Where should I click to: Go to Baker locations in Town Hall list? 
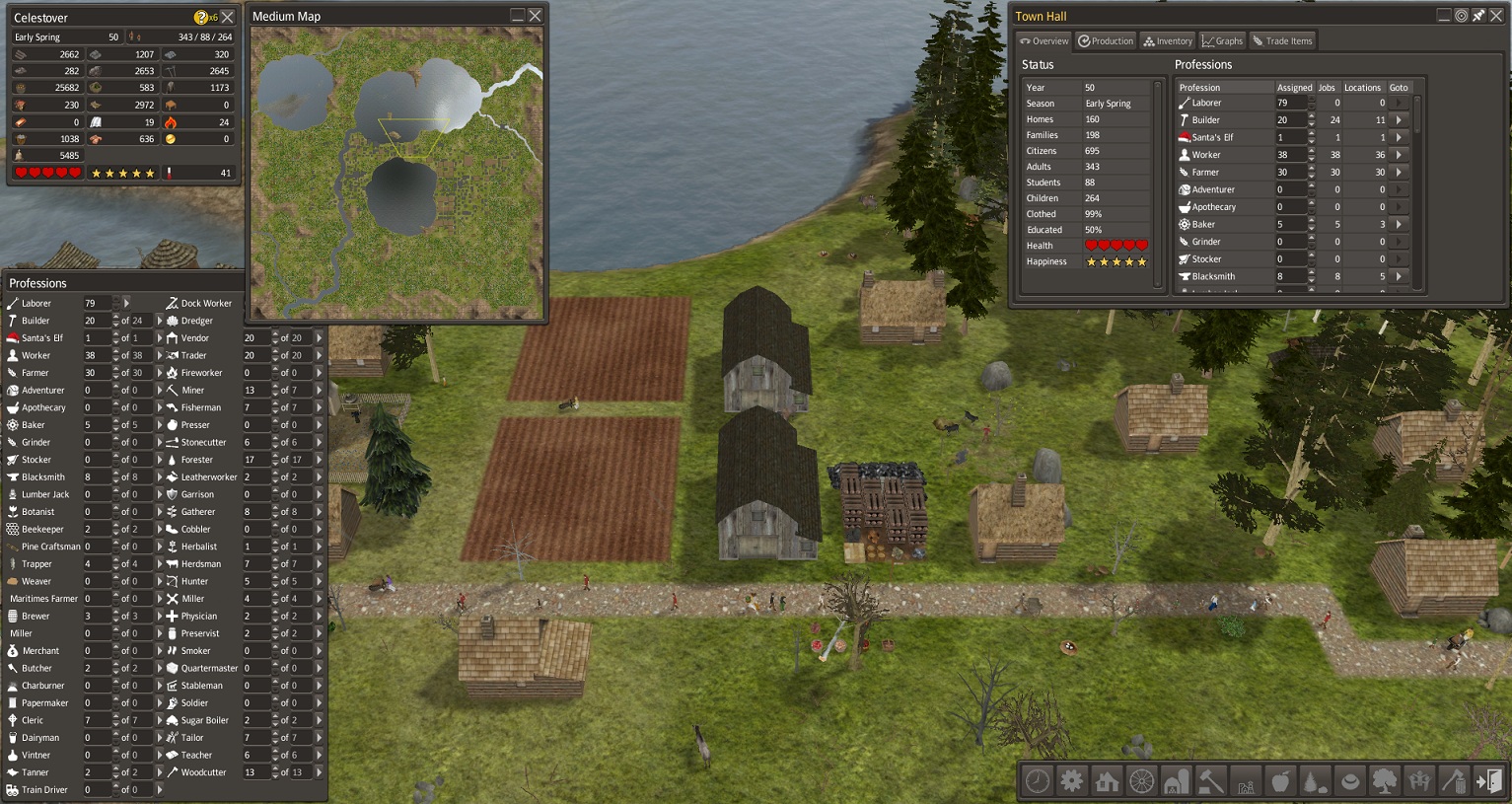coord(1399,225)
